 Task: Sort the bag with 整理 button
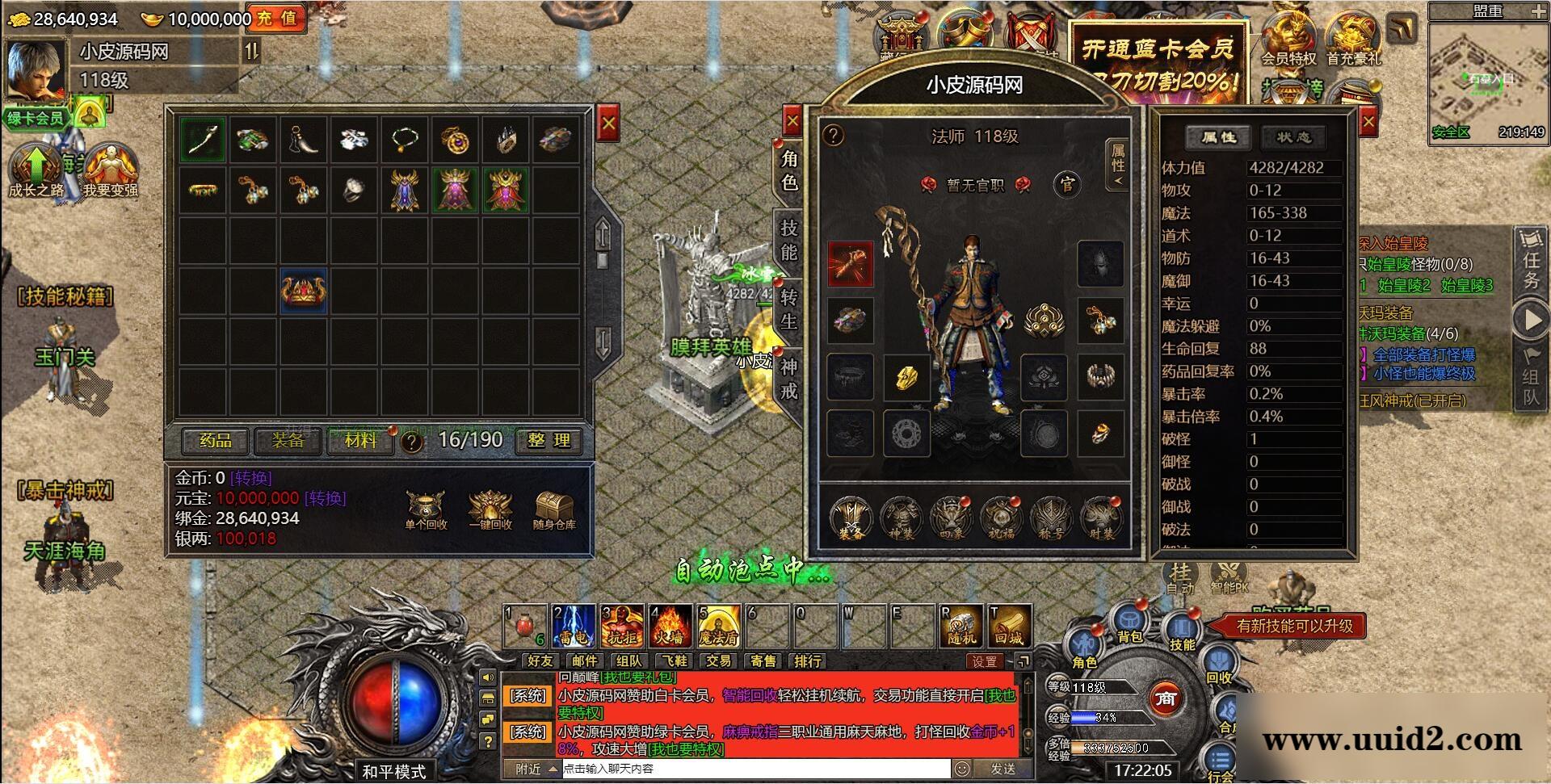click(549, 440)
